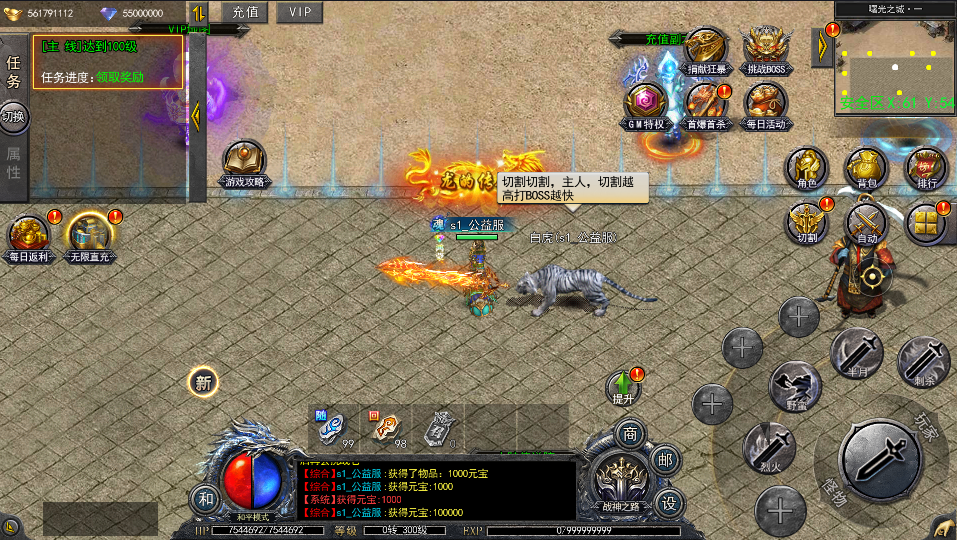Open the 每日活动 daily events icon

click(x=766, y=105)
